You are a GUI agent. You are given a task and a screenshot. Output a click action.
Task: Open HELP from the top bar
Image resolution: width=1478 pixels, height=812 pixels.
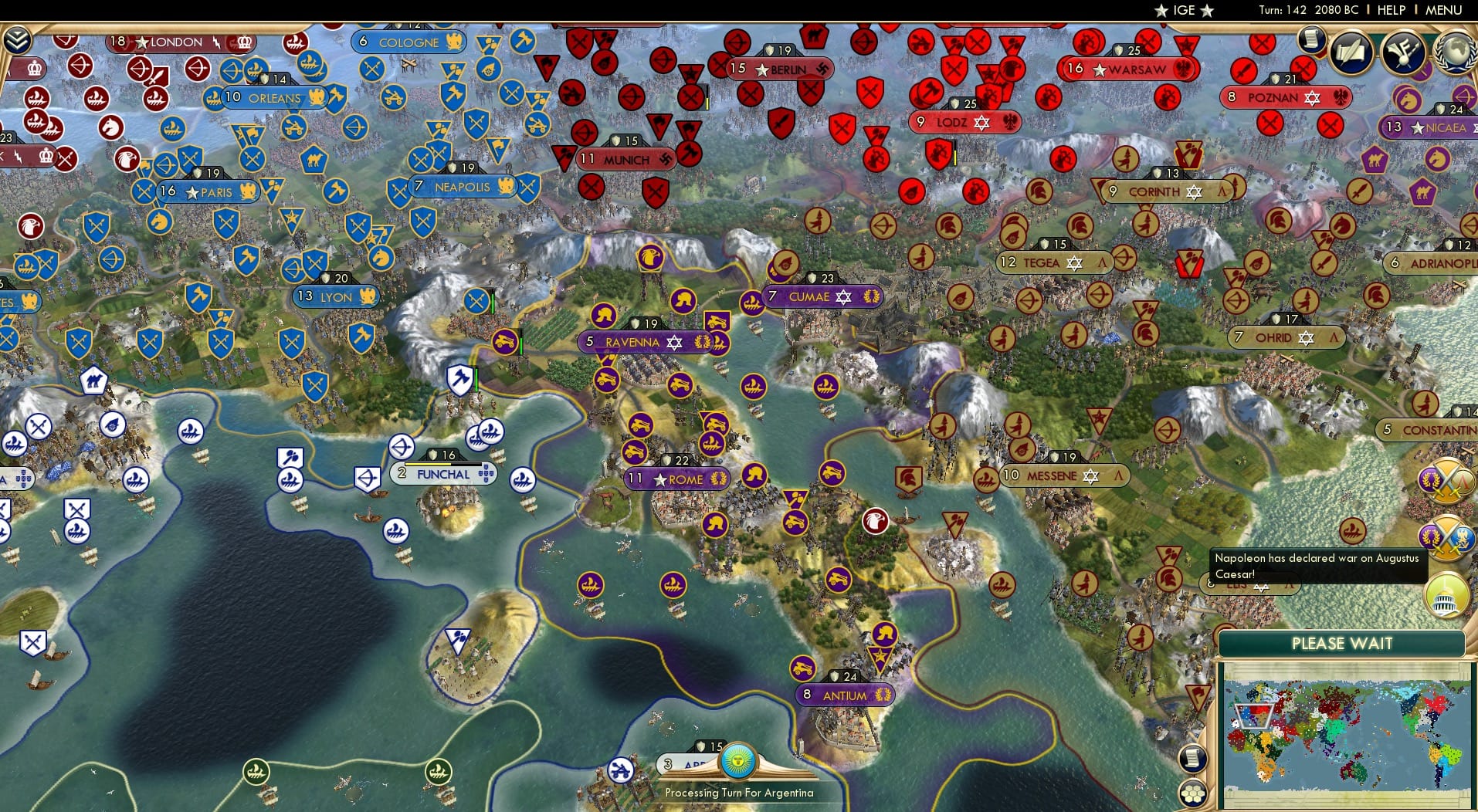(1392, 10)
